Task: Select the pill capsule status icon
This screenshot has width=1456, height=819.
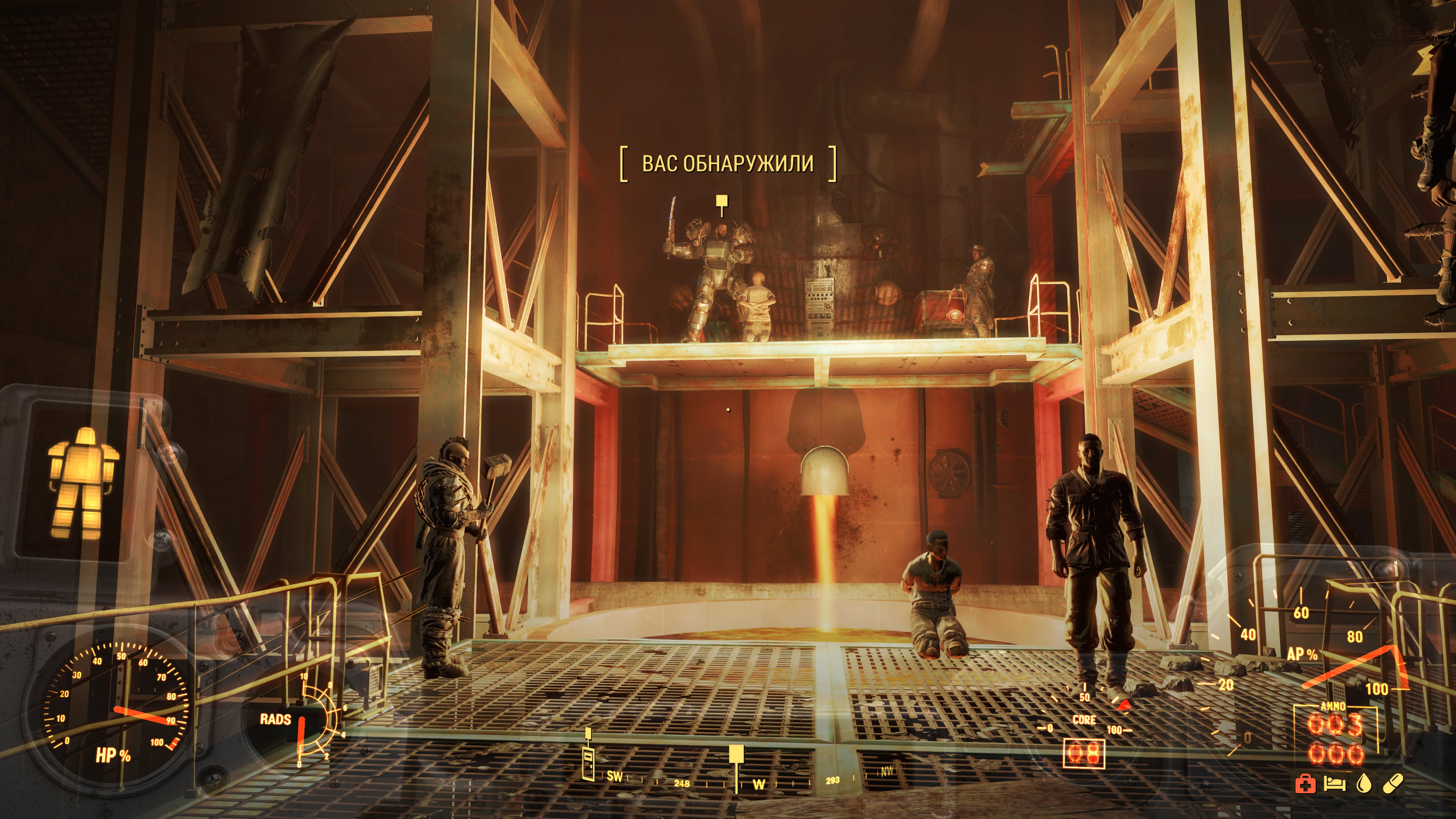Action: (1393, 784)
